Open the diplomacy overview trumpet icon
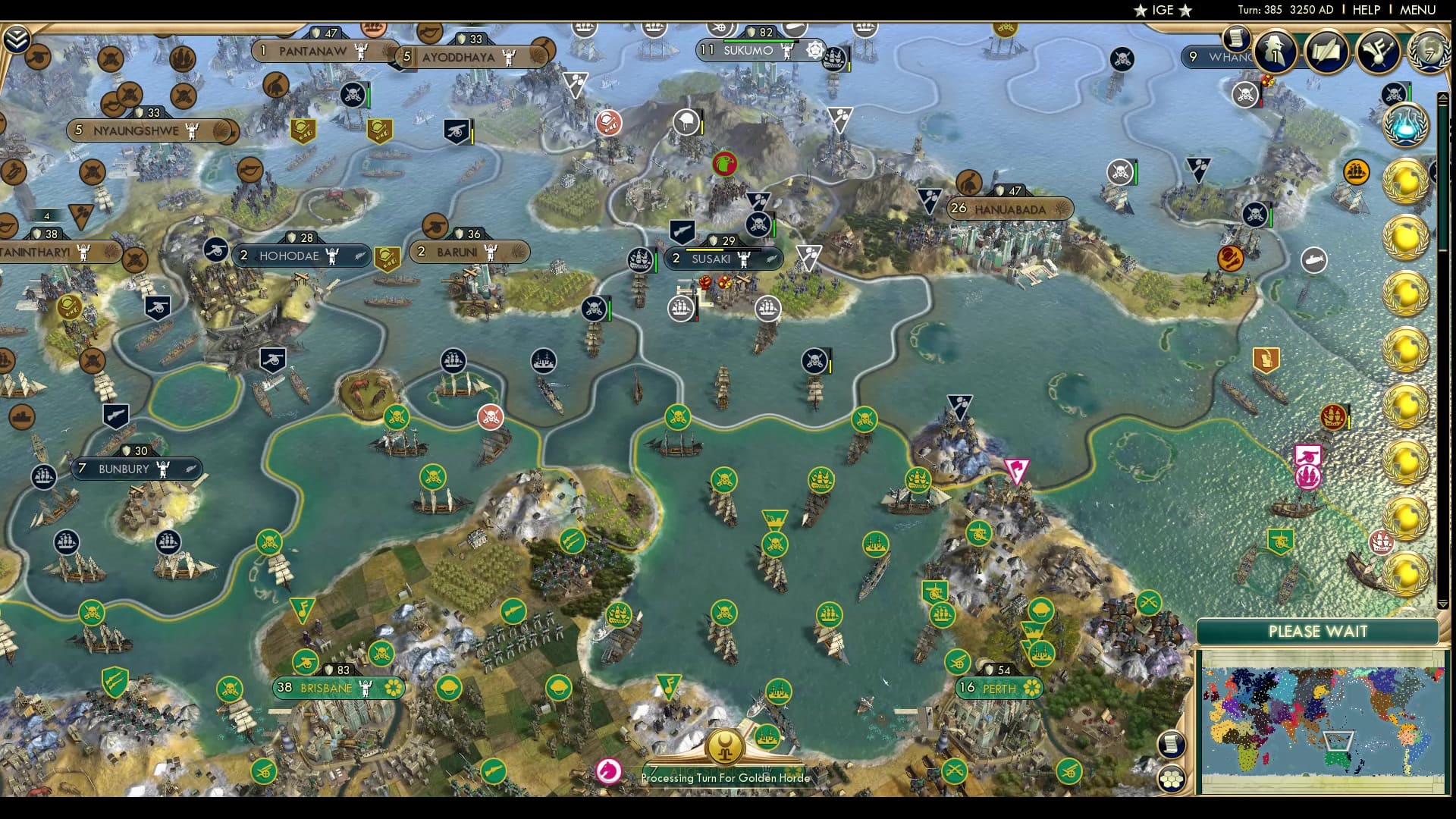 tap(1378, 51)
